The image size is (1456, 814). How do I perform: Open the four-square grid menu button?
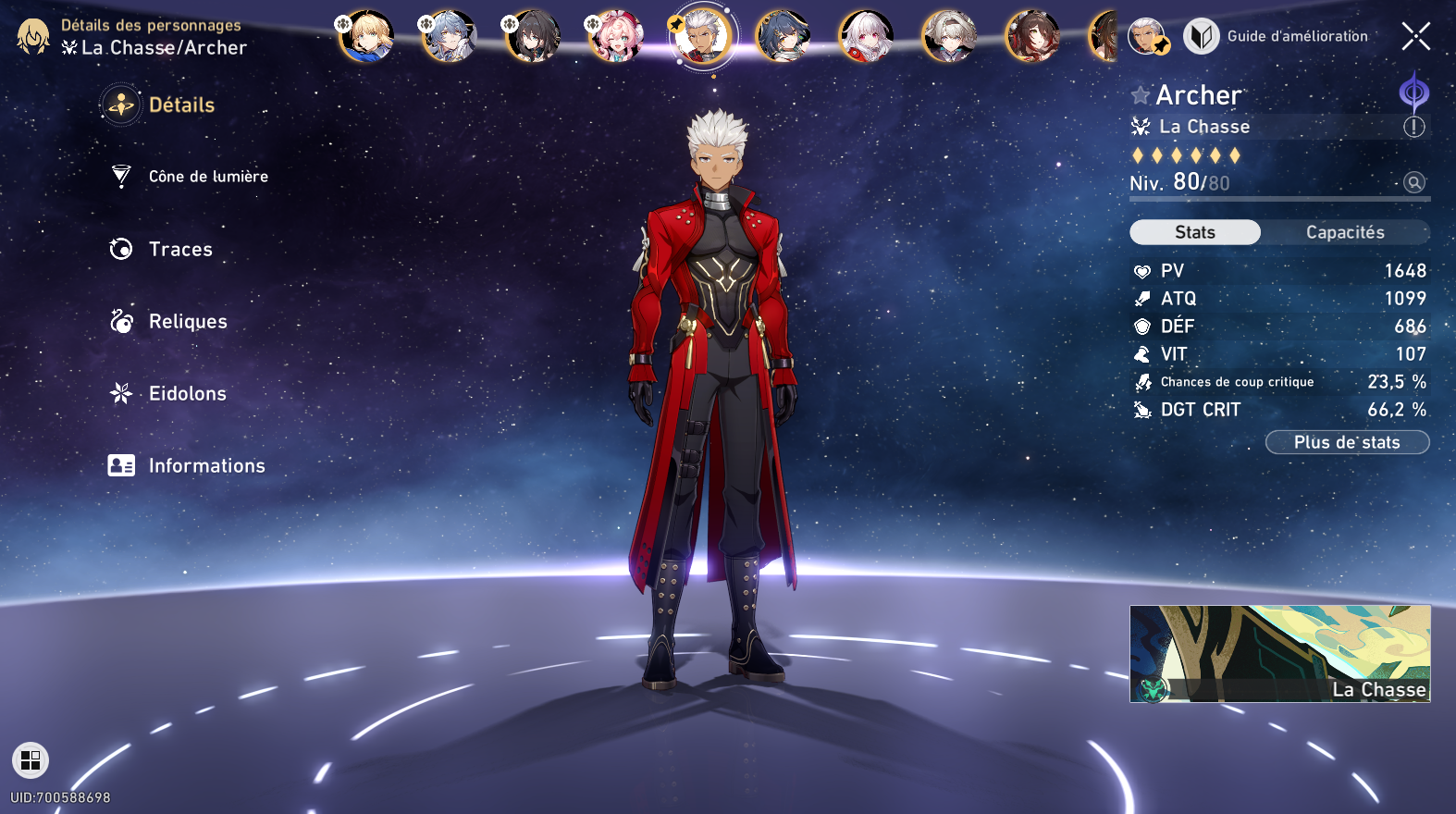[x=31, y=760]
